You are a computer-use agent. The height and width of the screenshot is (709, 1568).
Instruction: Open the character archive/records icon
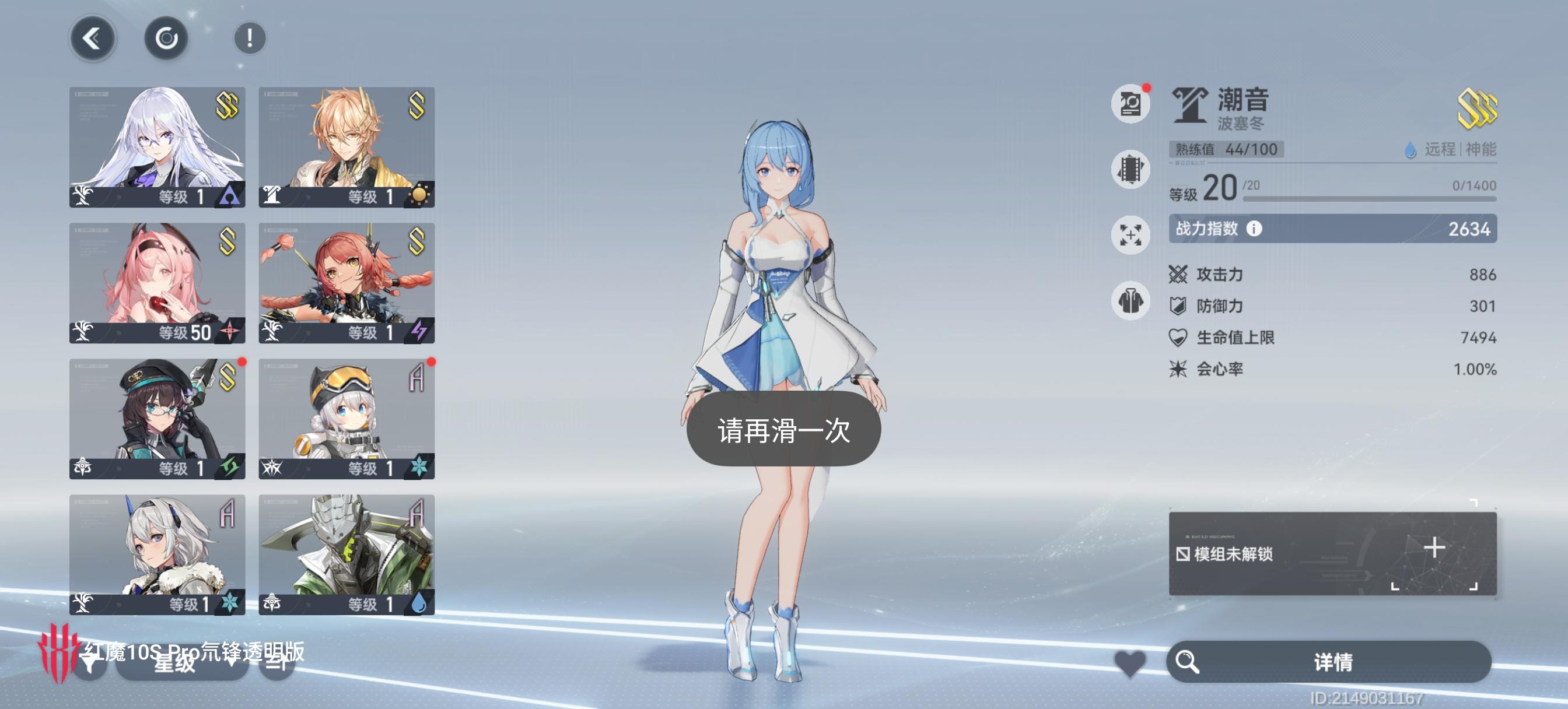tap(1130, 103)
